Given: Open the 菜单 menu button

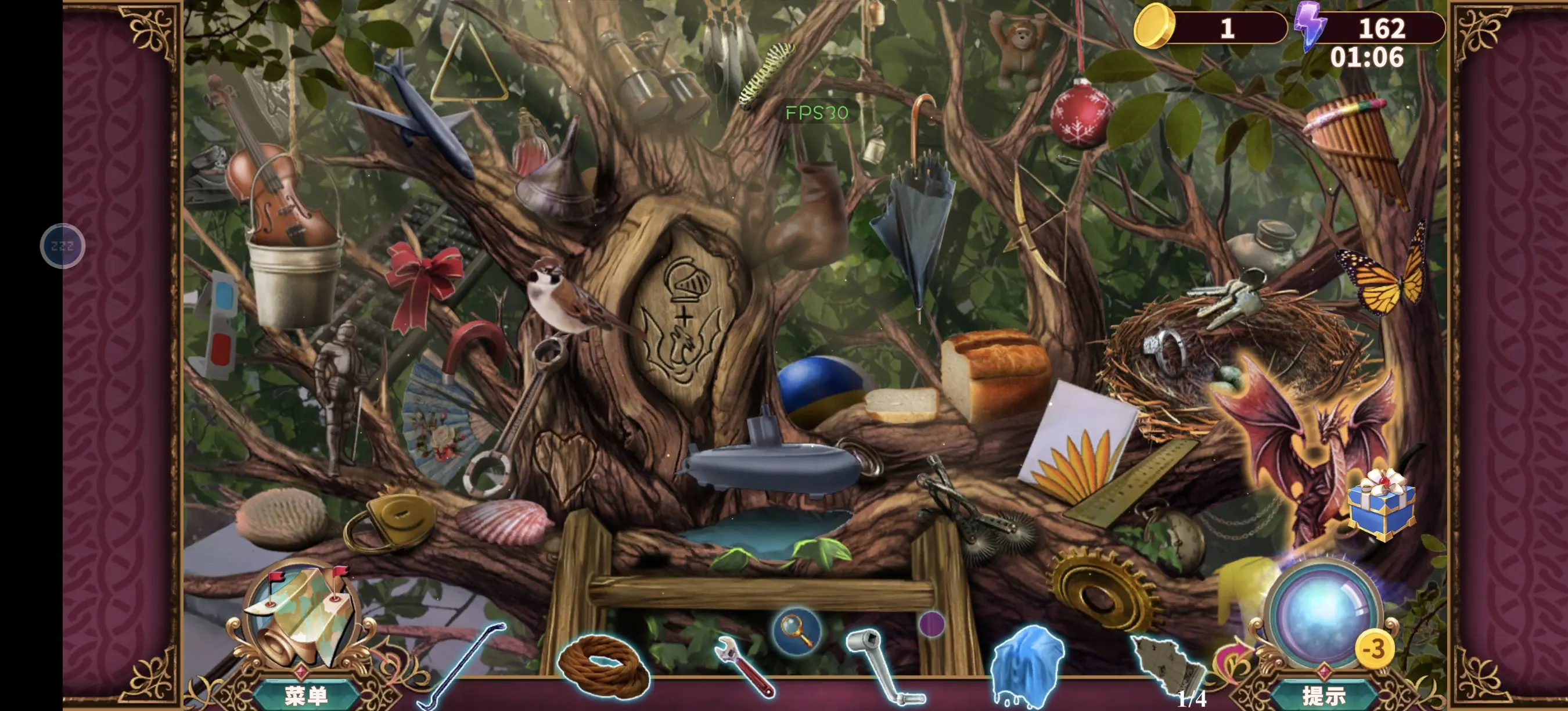Looking at the screenshot, I should coord(306,695).
